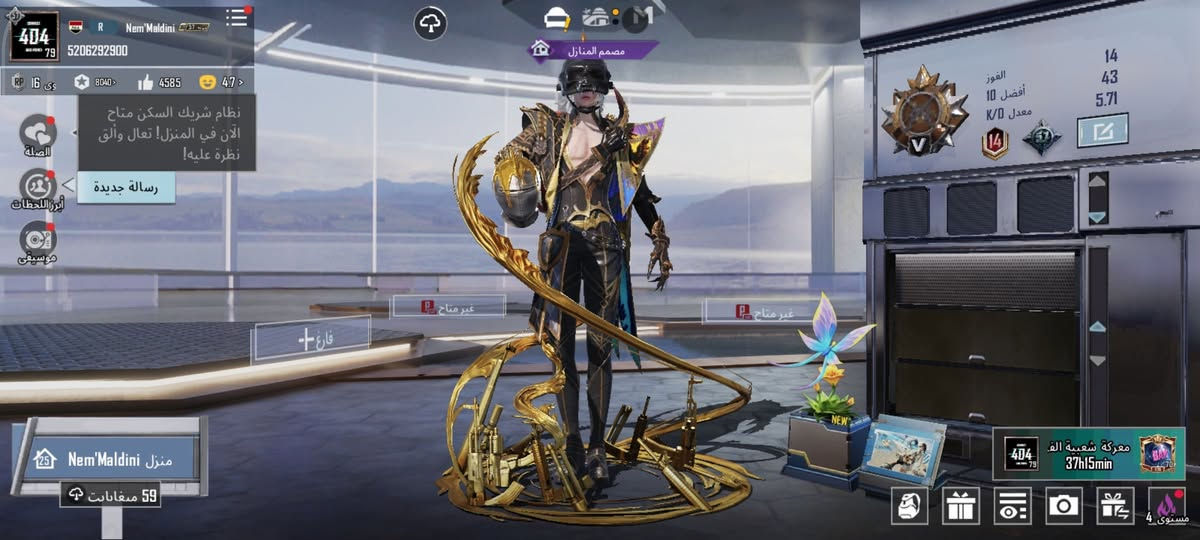Image resolution: width=1200 pixels, height=540 pixels.
Task: Click the New Message bubble
Action: pyautogui.click(x=126, y=187)
